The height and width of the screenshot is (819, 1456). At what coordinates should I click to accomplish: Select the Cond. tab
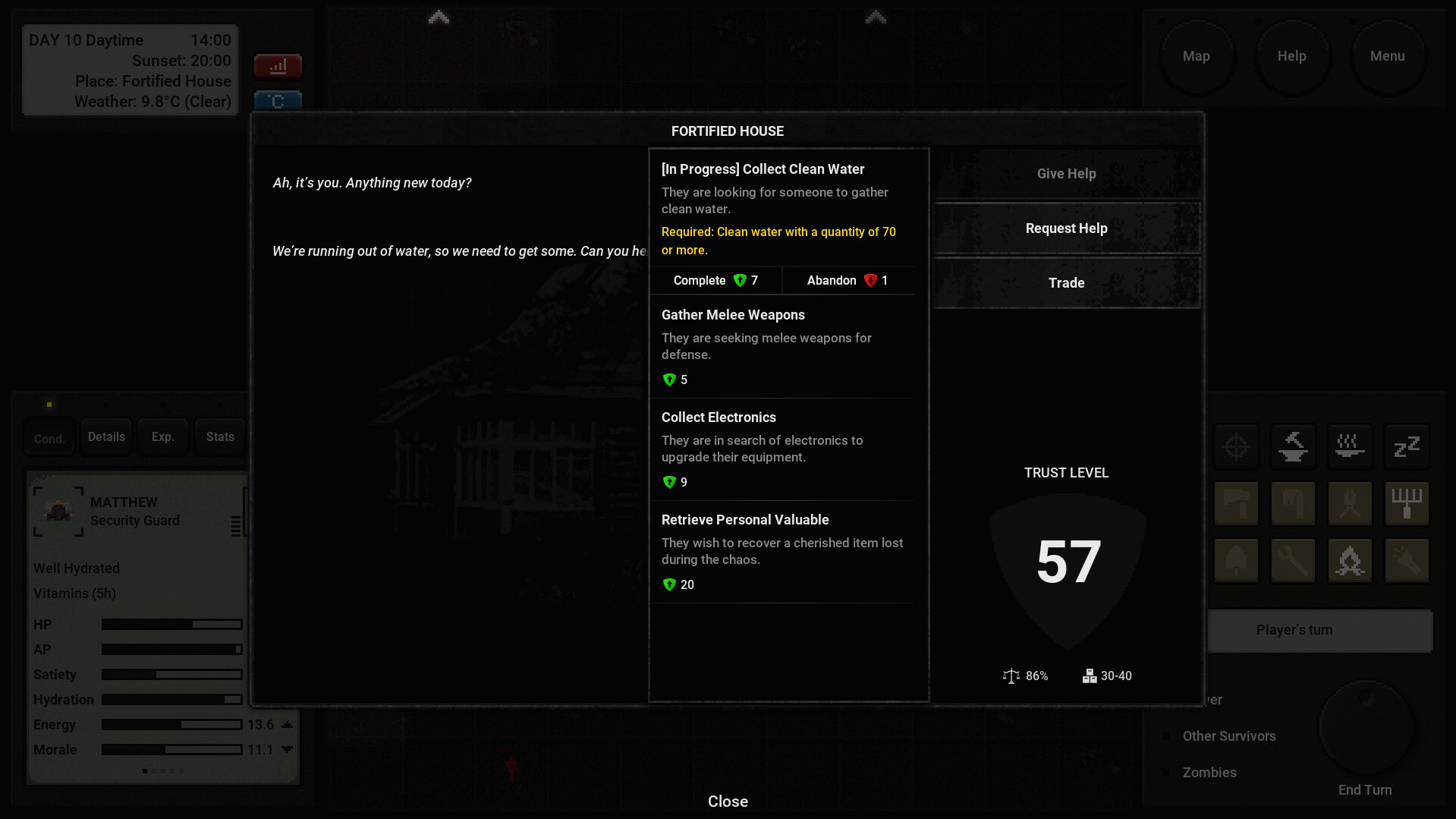click(49, 439)
